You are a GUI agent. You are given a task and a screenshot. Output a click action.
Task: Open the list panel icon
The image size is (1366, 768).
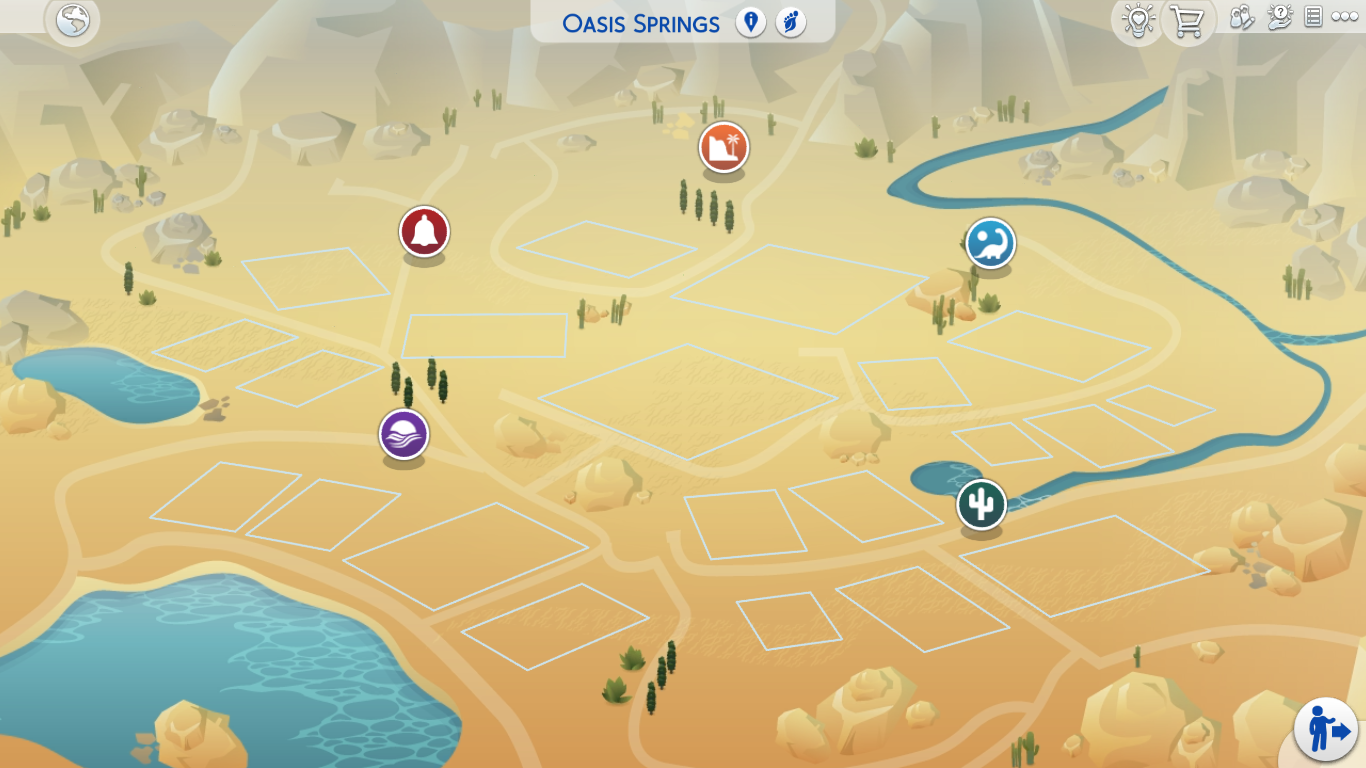click(1314, 17)
